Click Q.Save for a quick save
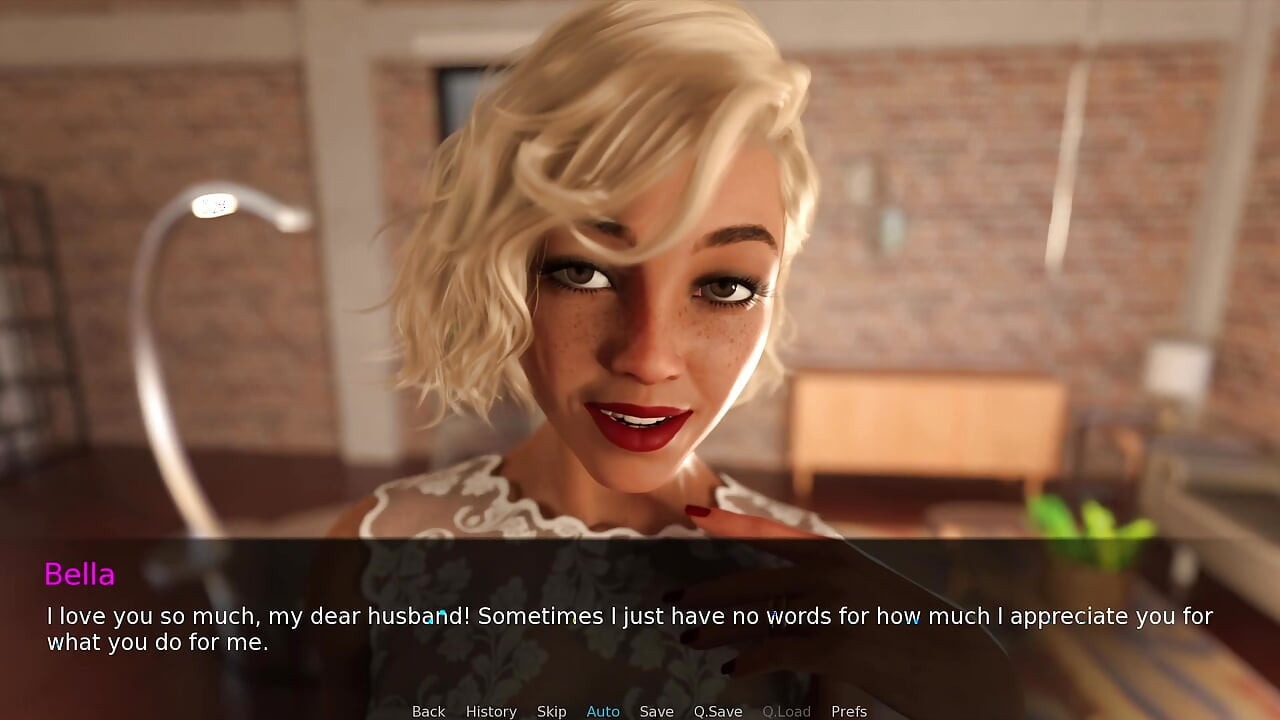Image resolution: width=1280 pixels, height=720 pixels. [717, 710]
